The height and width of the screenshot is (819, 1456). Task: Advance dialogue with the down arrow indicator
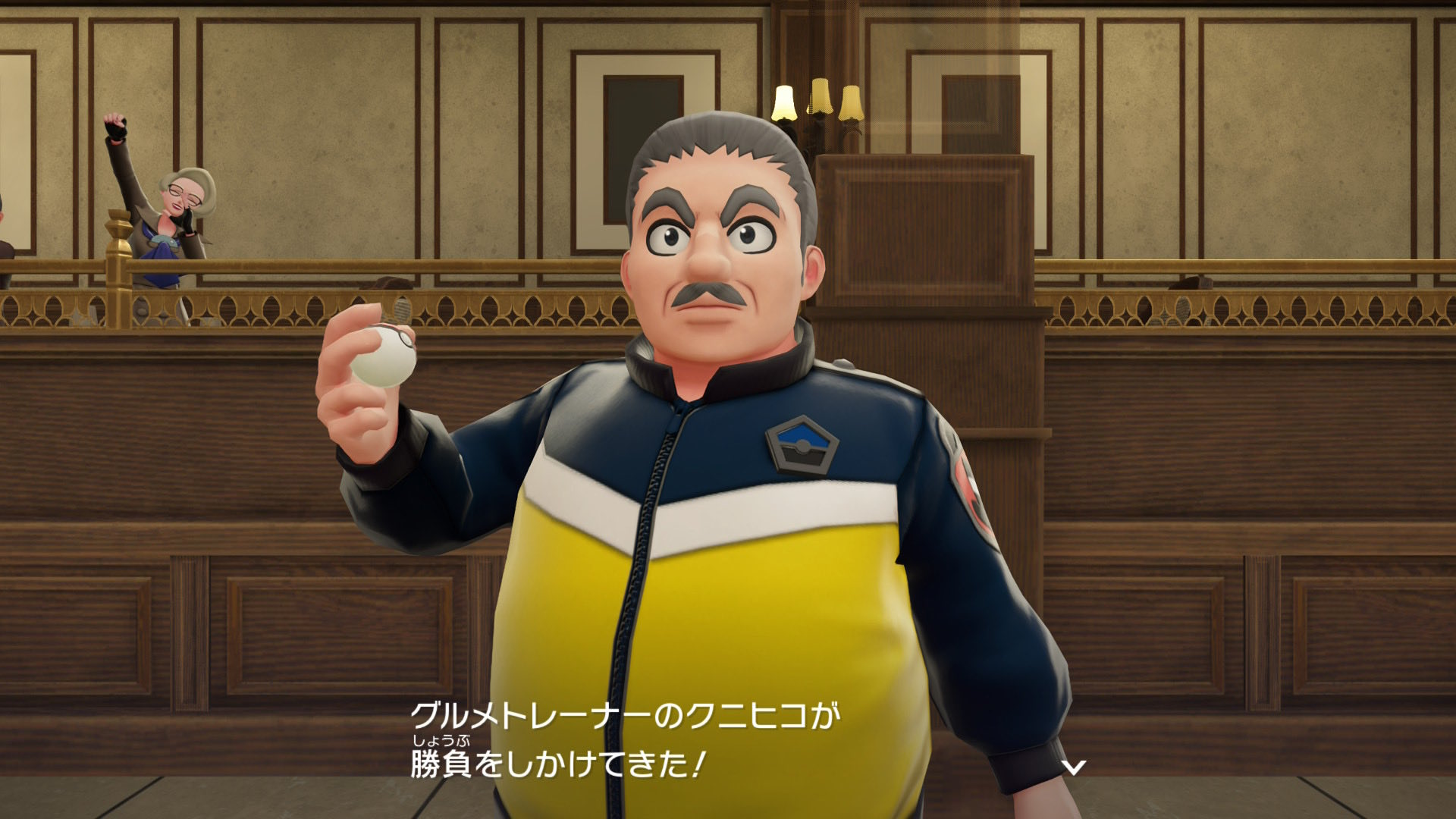point(1073,767)
